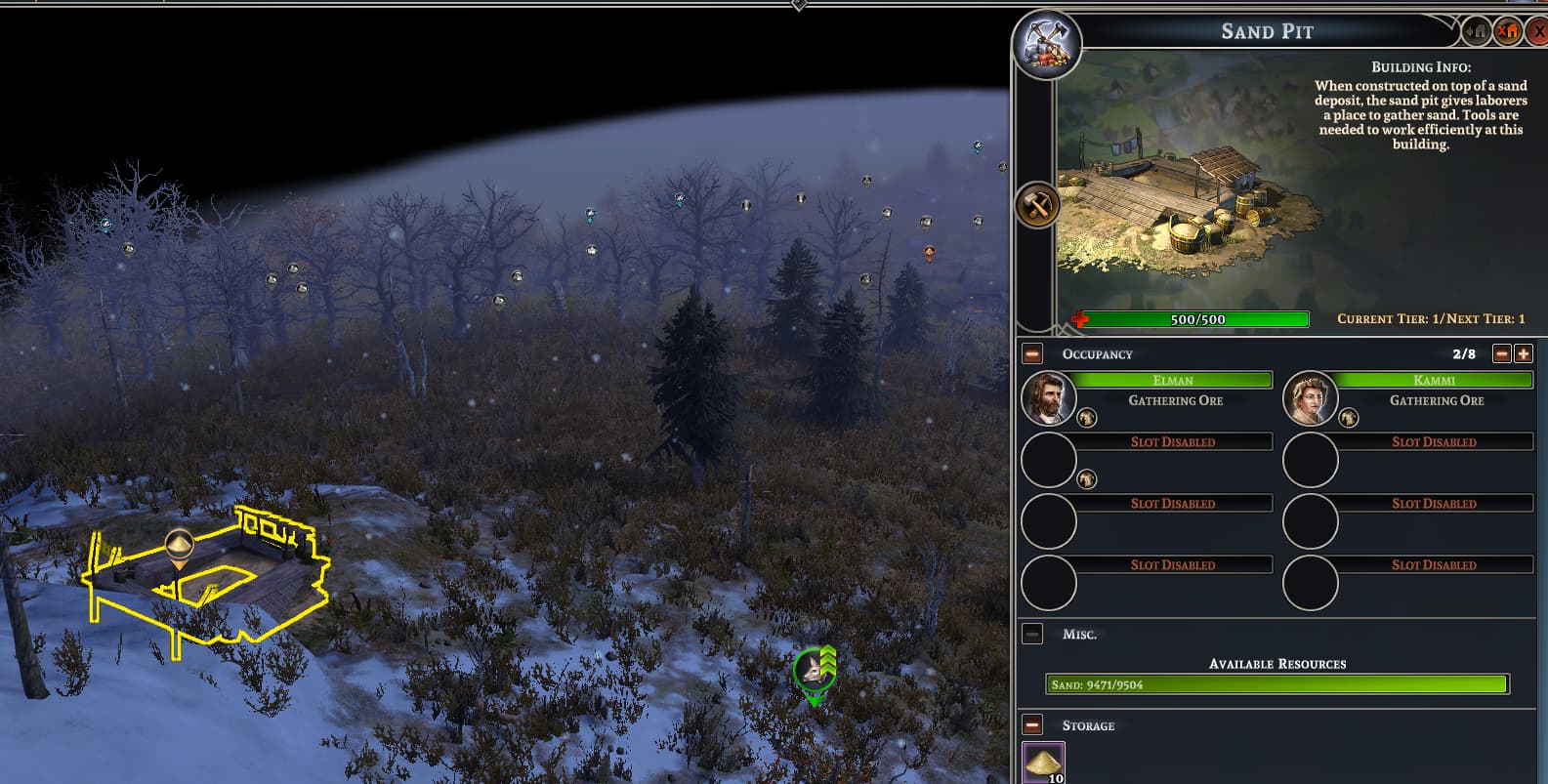Click the fox unit marker with green chevrons
Viewport: 1548px width, 784px height.
click(x=814, y=671)
